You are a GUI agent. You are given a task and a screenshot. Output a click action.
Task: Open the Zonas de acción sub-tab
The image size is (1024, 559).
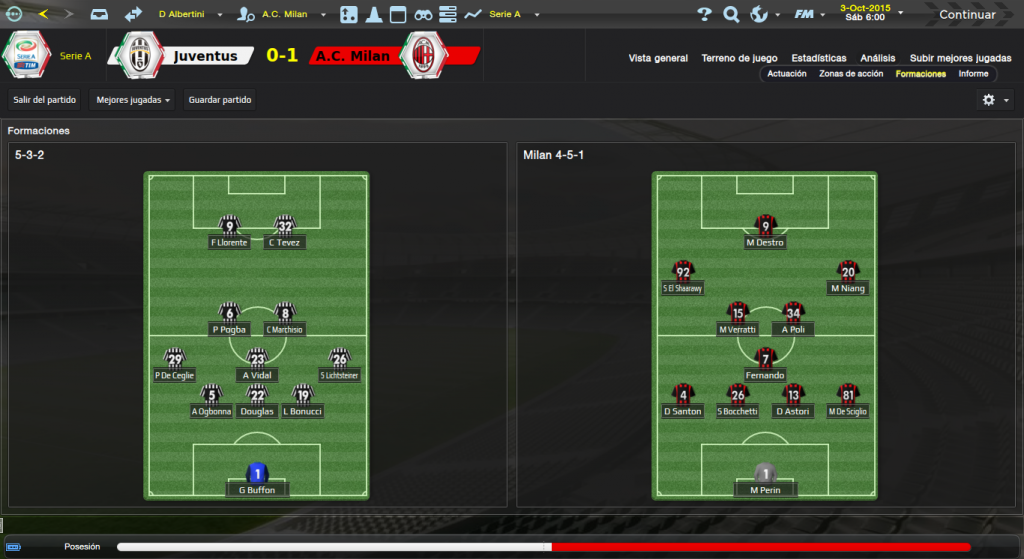pos(851,74)
